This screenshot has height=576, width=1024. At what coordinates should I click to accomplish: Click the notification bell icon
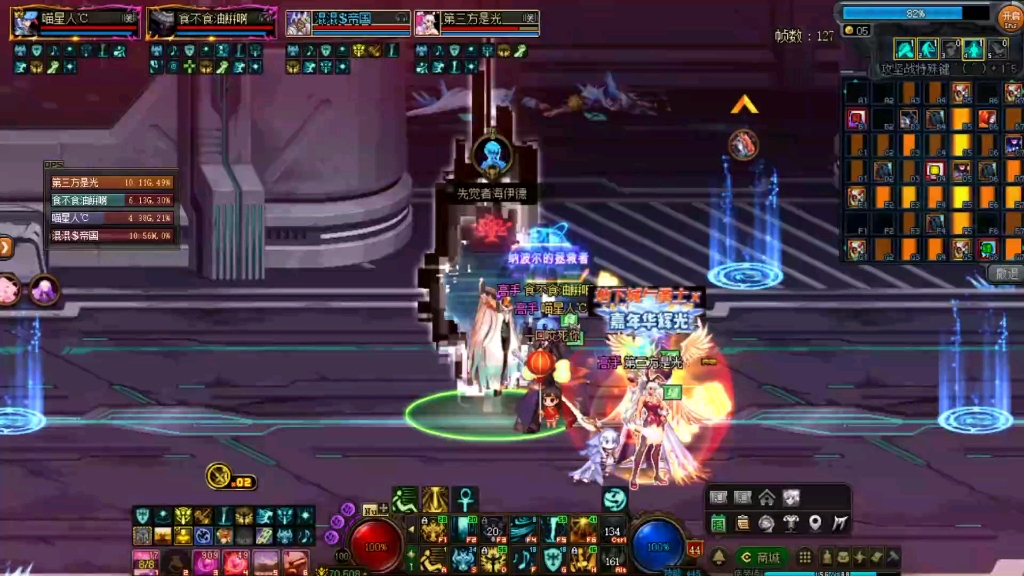tap(718, 557)
